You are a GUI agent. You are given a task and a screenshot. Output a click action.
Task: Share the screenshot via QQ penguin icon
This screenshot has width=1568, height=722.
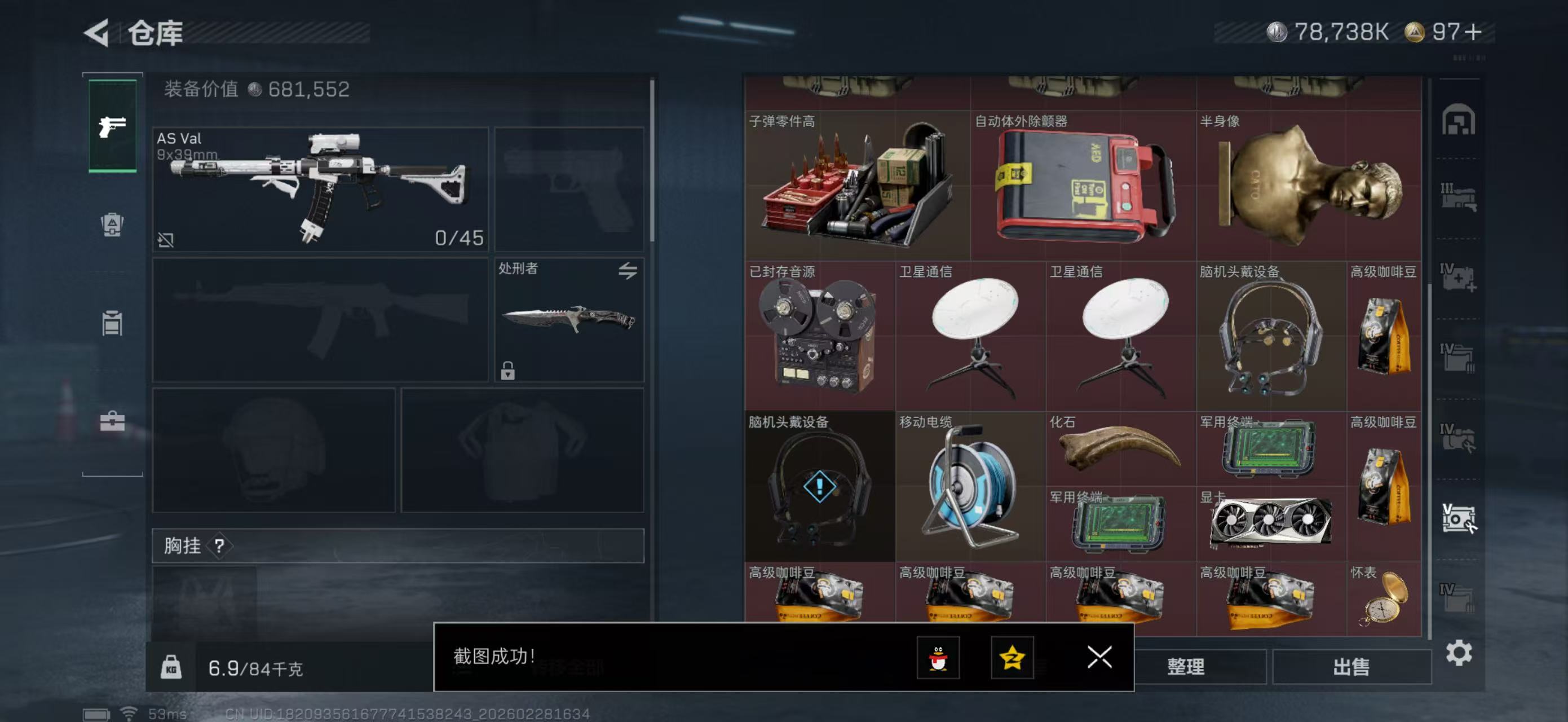938,658
